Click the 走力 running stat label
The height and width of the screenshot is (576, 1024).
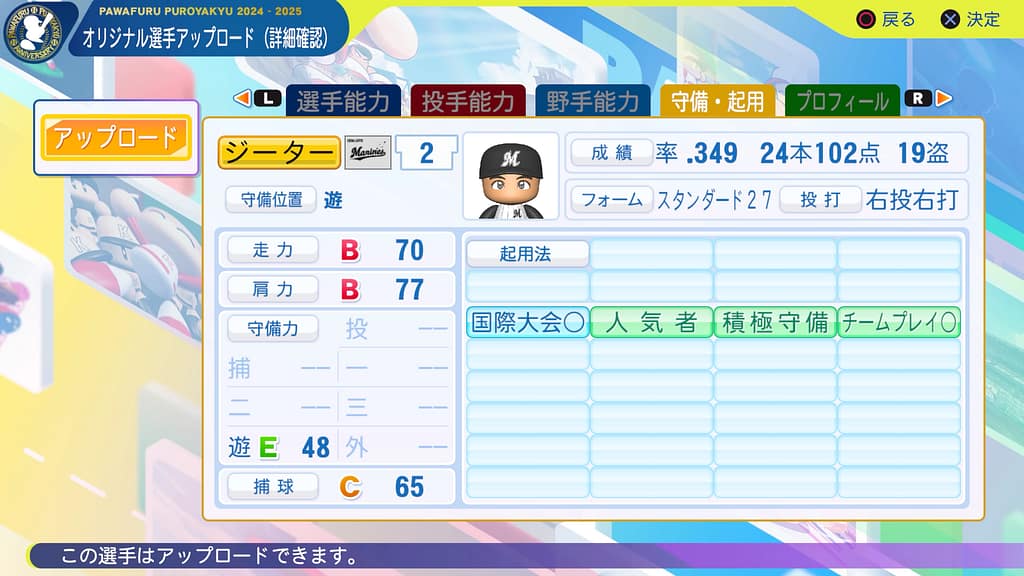pos(273,250)
